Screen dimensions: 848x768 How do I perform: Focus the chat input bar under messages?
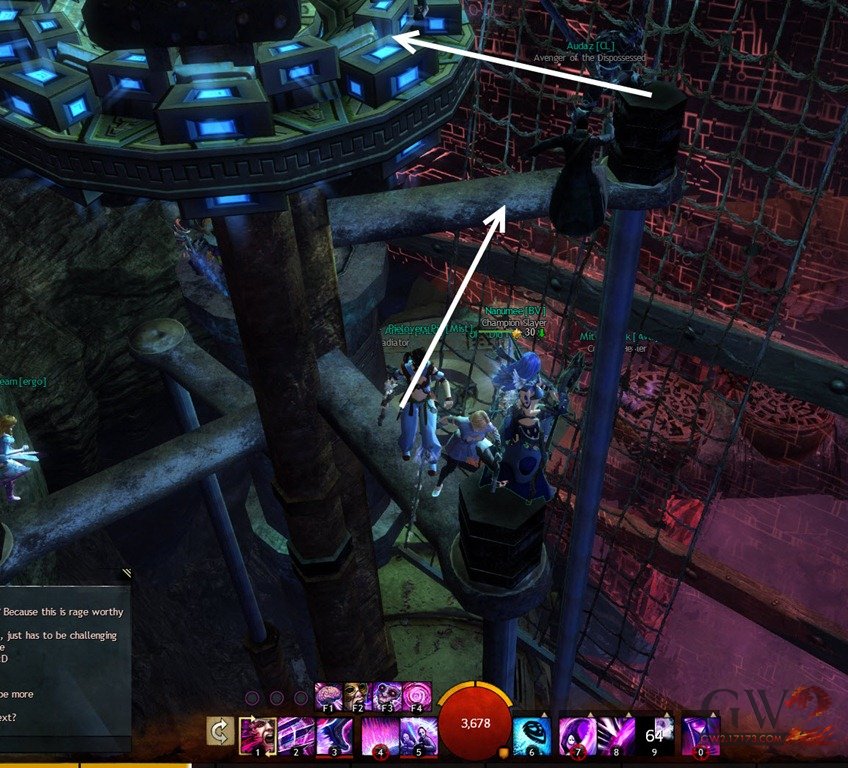(60, 745)
